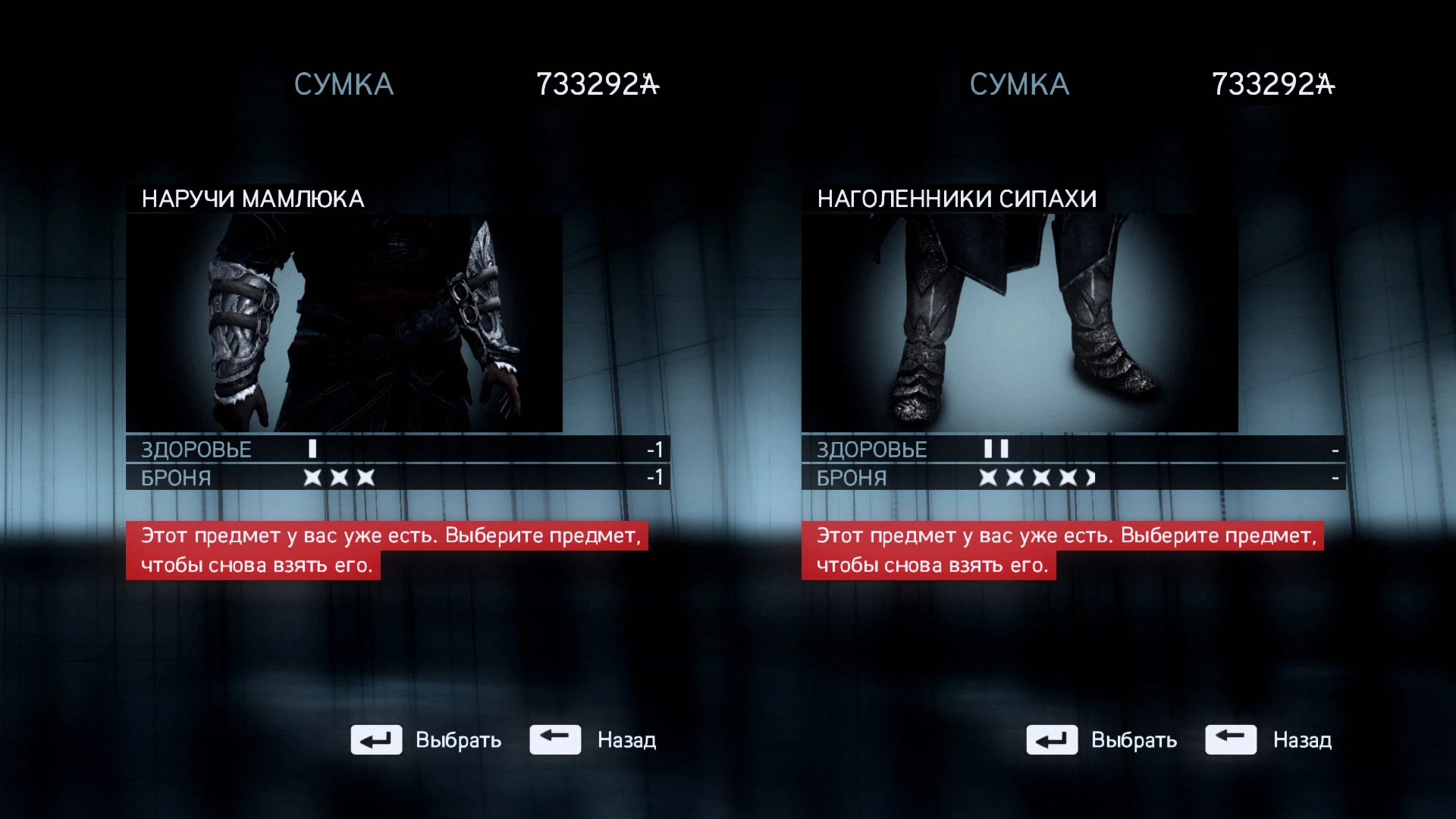This screenshot has height=819, width=1456.
Task: Click the Enter key icon beside left Выбрать
Action: pos(375,739)
